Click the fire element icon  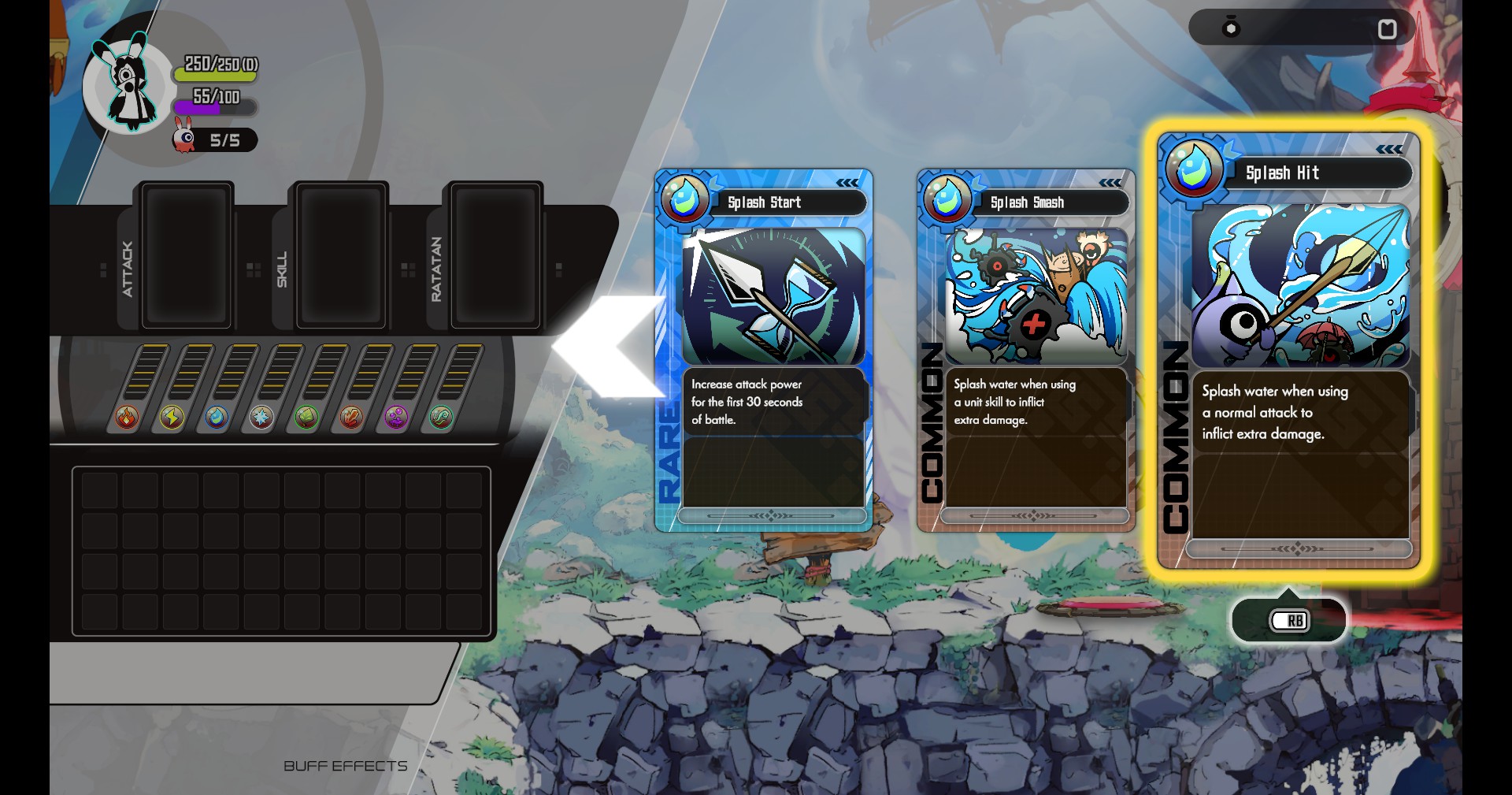coord(127,417)
